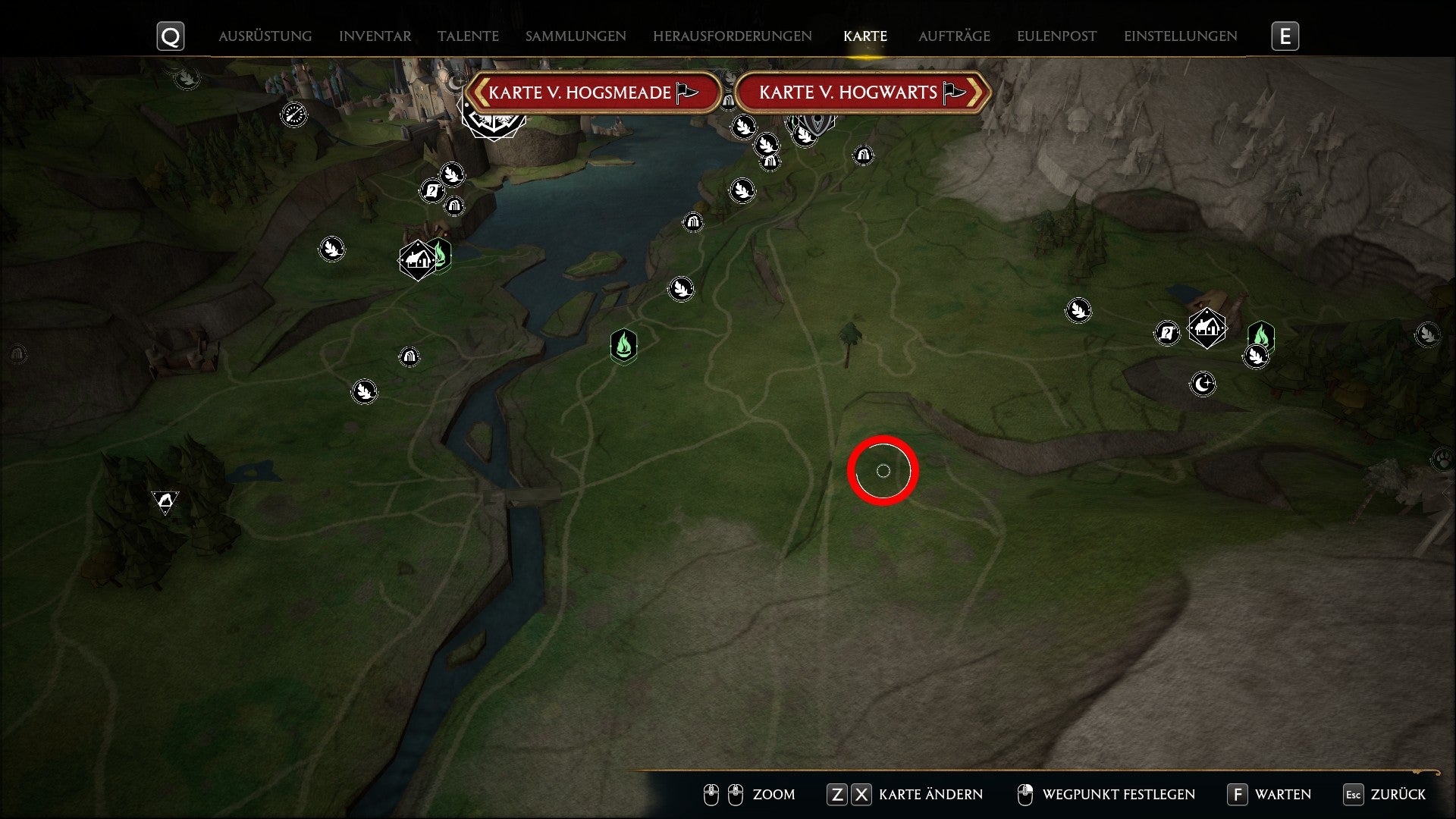
Task: Click the astronomy table icon in the upper left
Action: [294, 114]
